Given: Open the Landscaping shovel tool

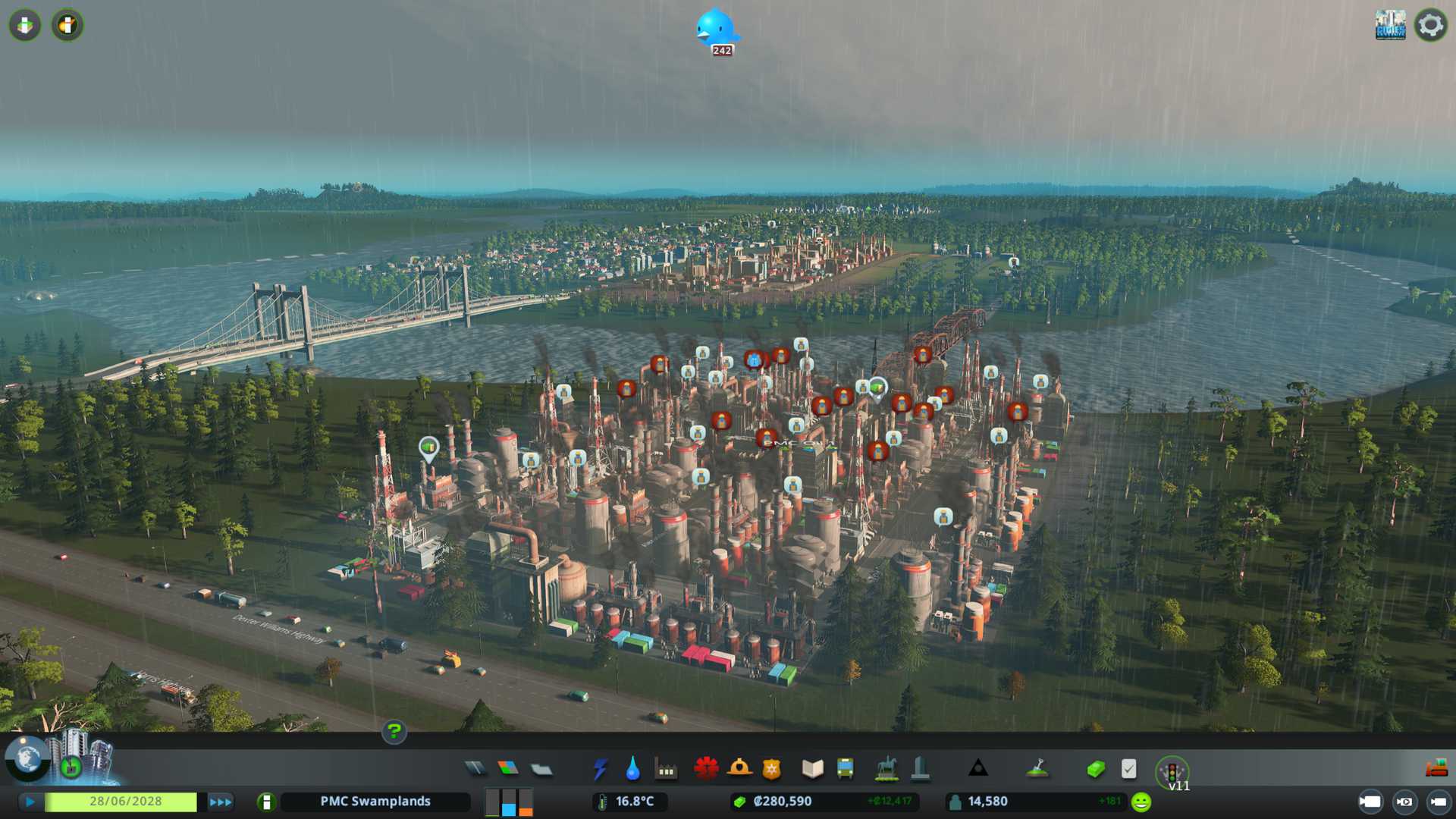Looking at the screenshot, I should pos(1037,769).
